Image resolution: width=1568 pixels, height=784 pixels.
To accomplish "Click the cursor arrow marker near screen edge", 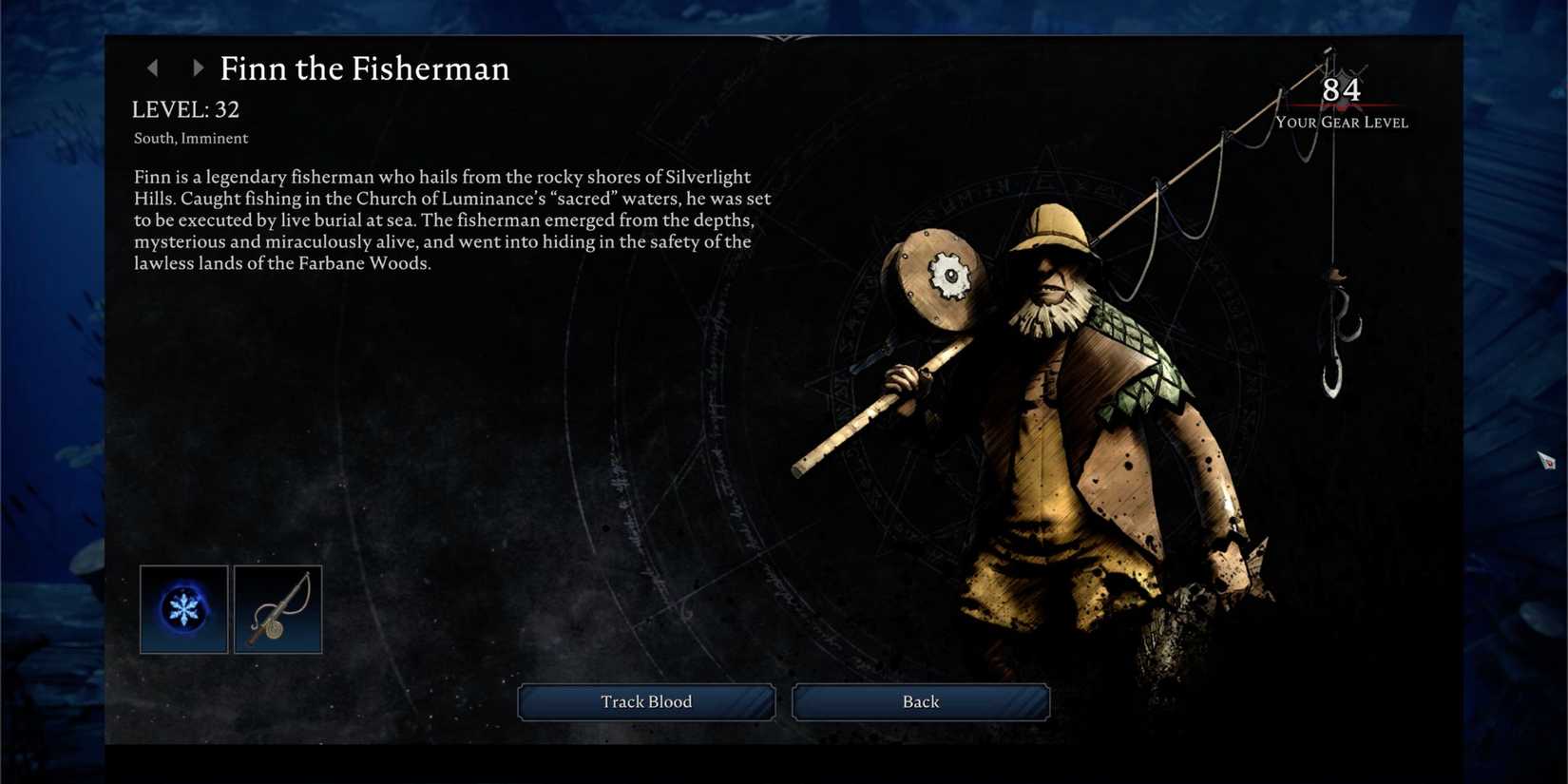I will [1546, 463].
